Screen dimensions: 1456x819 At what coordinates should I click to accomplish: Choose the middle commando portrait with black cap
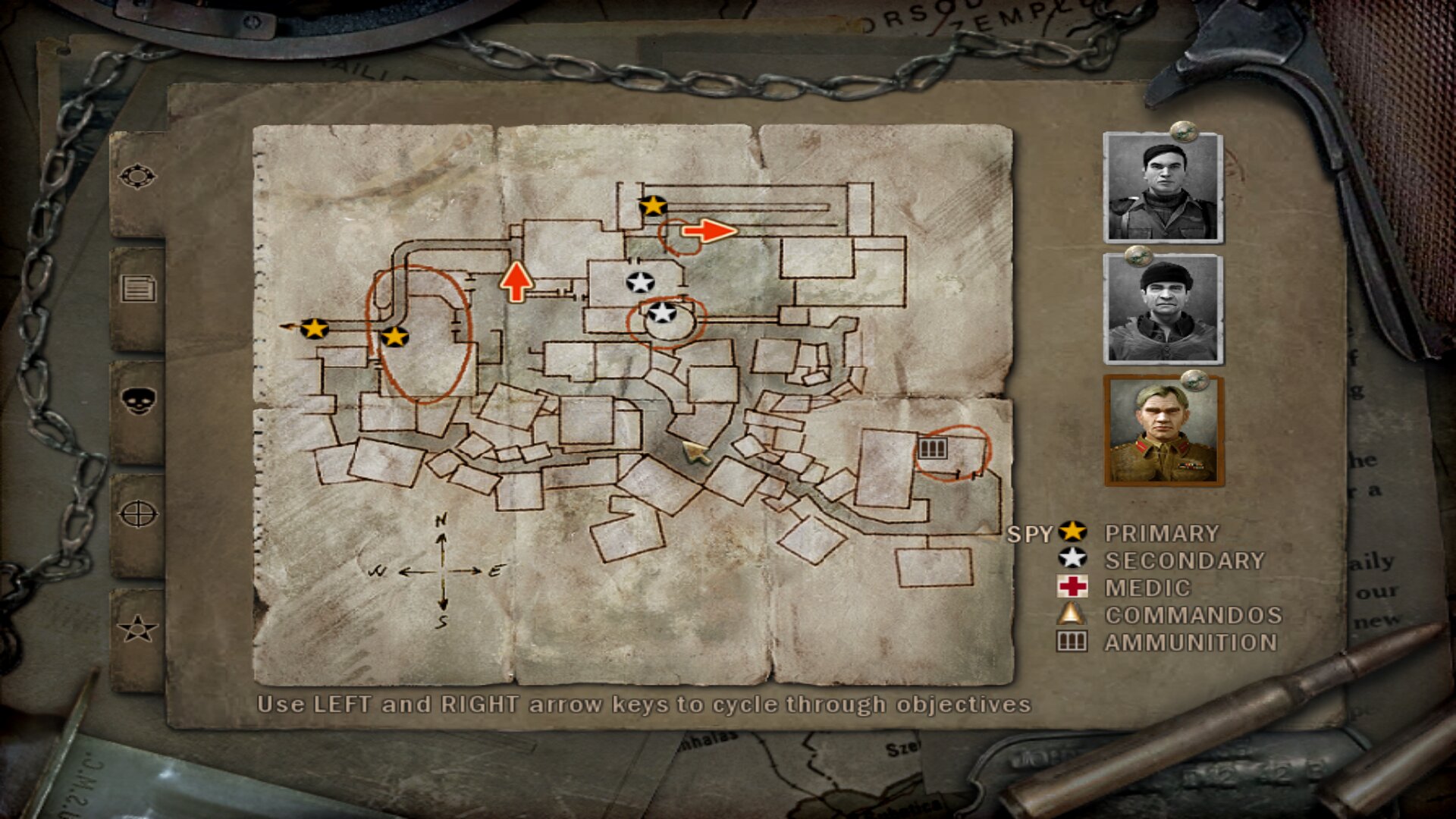click(1163, 309)
